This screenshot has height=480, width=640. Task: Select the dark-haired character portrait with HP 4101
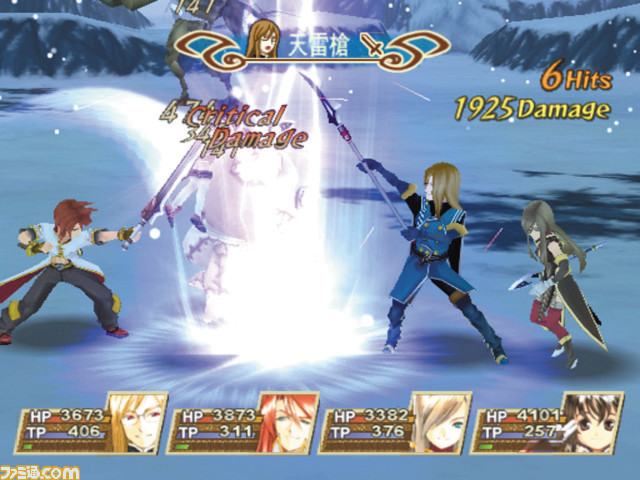pos(591,422)
